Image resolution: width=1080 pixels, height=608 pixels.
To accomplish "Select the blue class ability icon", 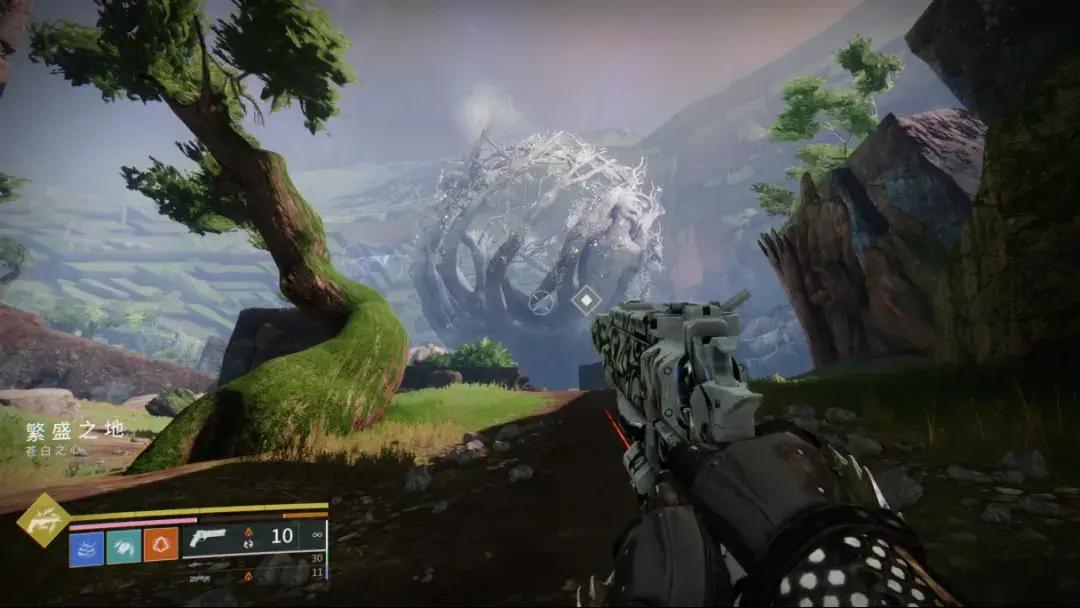I will tap(86, 546).
